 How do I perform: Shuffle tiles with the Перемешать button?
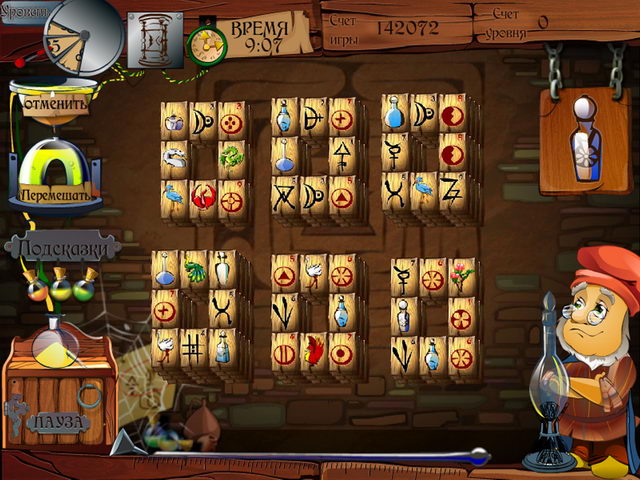coord(58,194)
